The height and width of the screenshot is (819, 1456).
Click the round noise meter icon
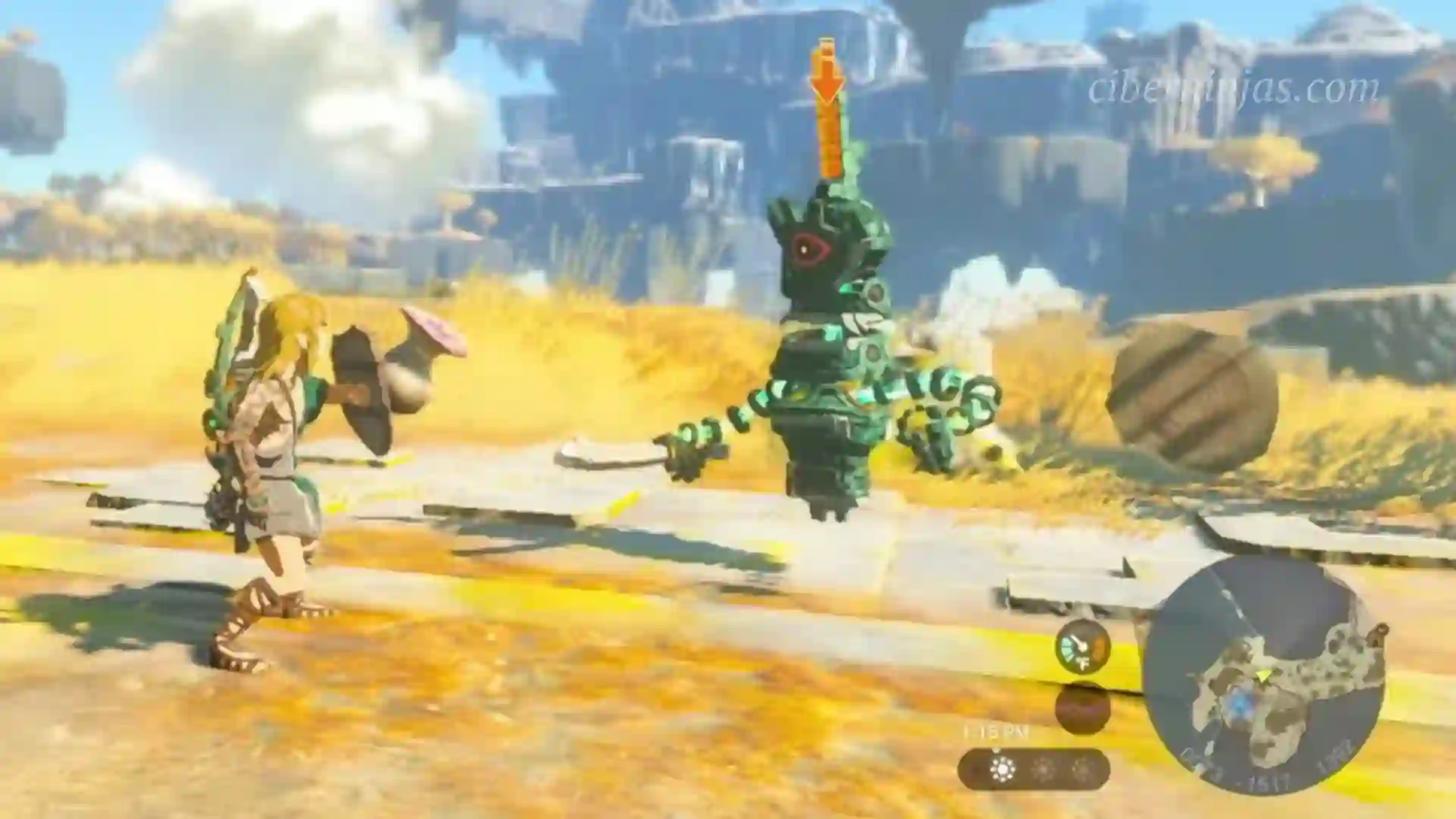pos(1082,708)
